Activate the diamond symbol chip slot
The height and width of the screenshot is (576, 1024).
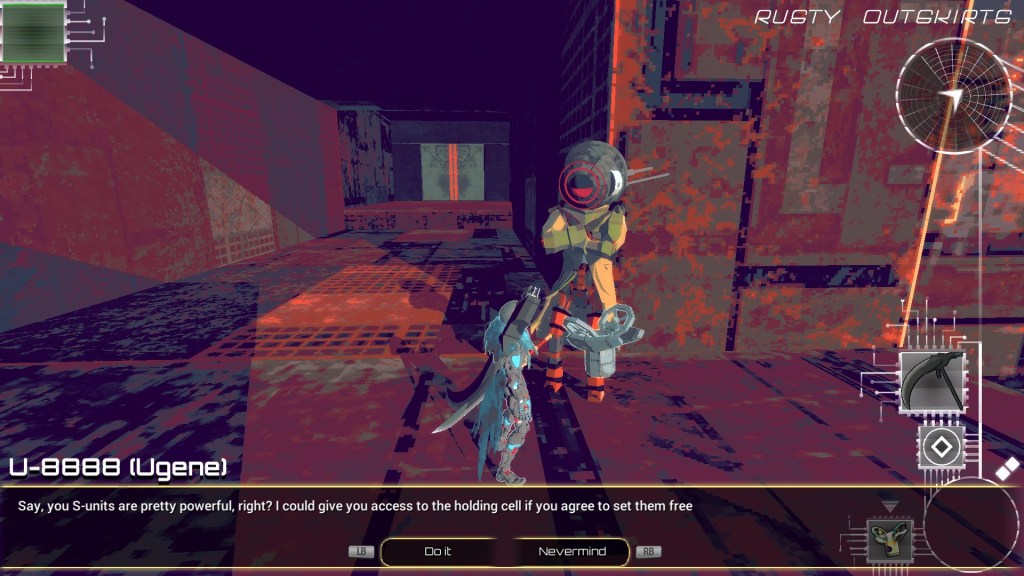pyautogui.click(x=940, y=446)
